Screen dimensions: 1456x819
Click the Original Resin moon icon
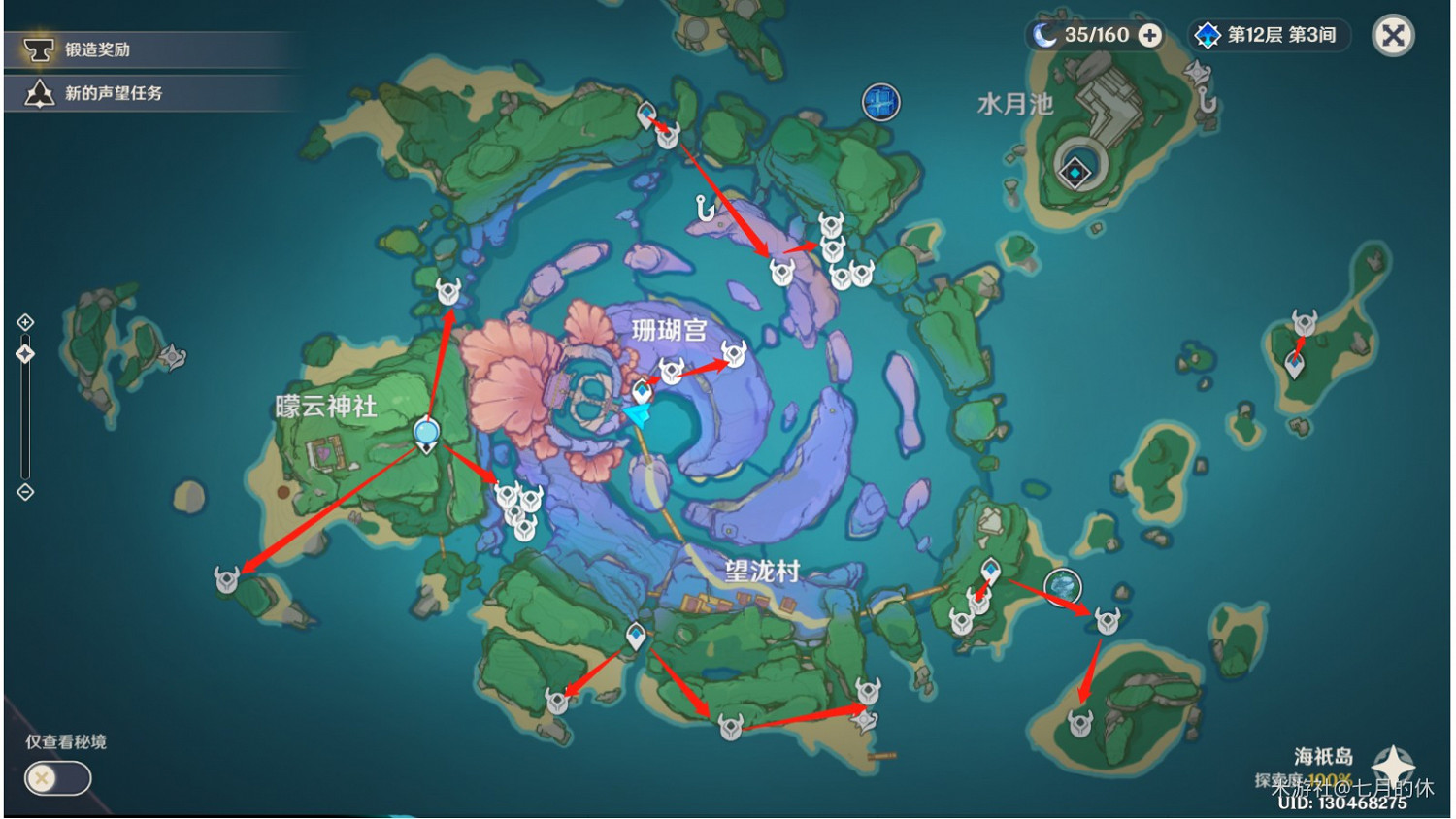pos(1044,35)
